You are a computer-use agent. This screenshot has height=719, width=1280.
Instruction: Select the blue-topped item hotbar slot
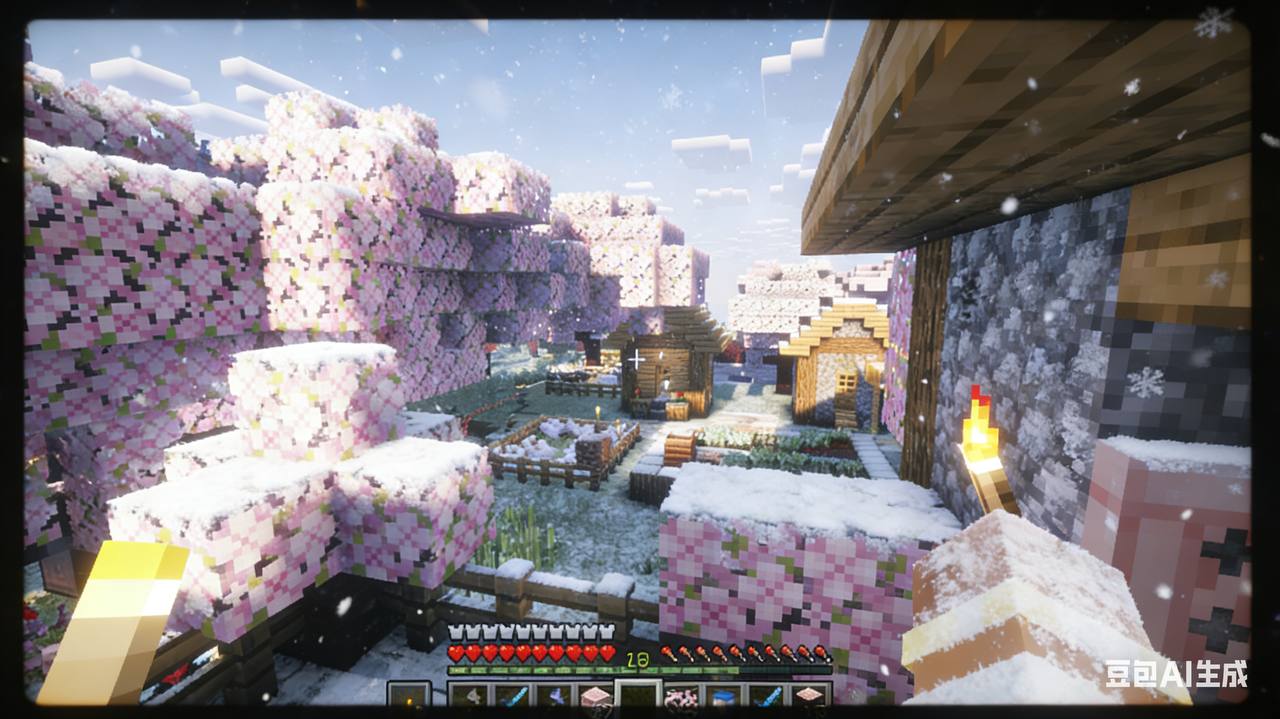tap(723, 697)
